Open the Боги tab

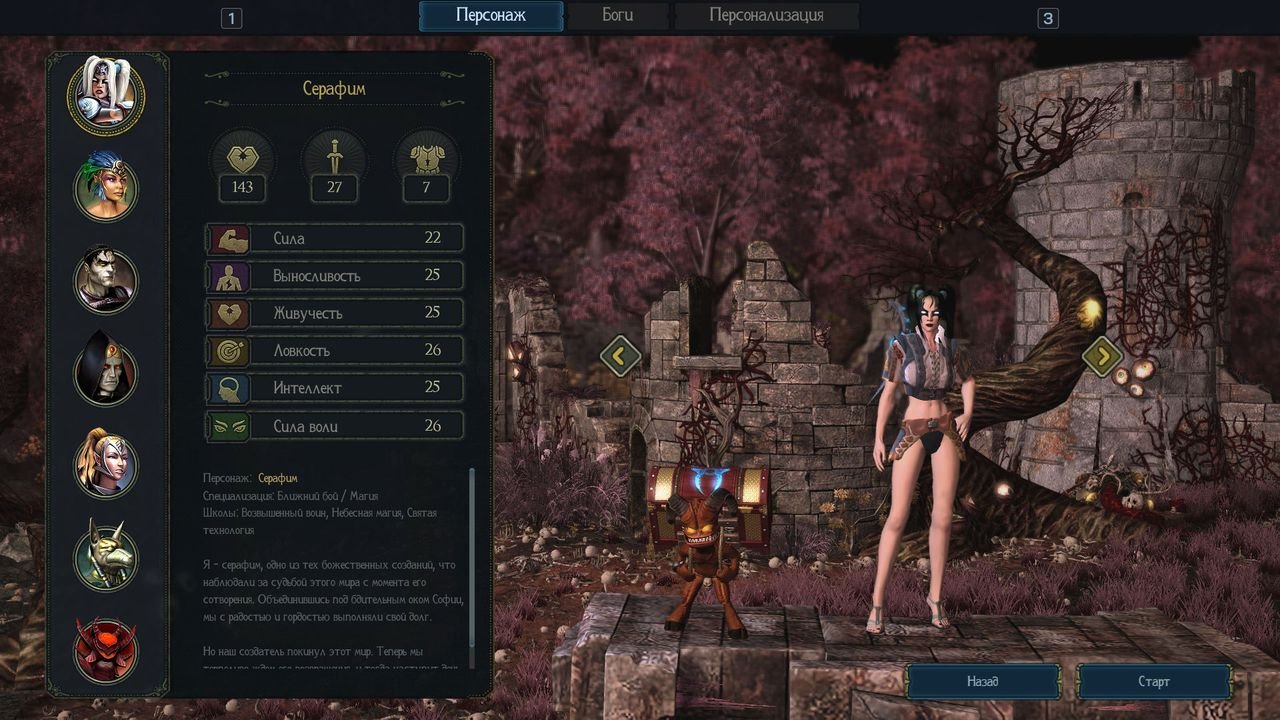pos(617,16)
